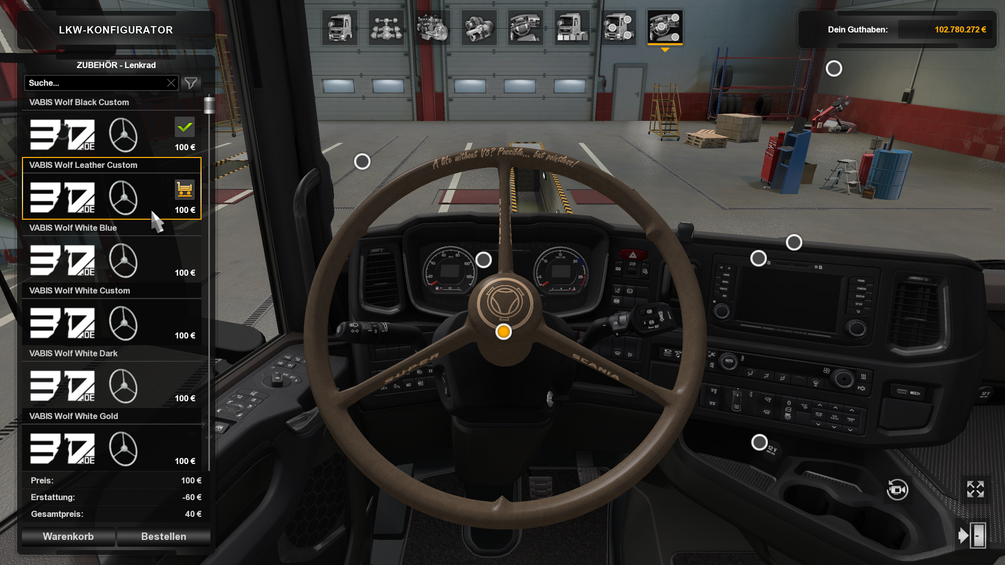Select VABIS Wolf White Custom steering wheel
This screenshot has width=1005, height=565.
(110, 323)
